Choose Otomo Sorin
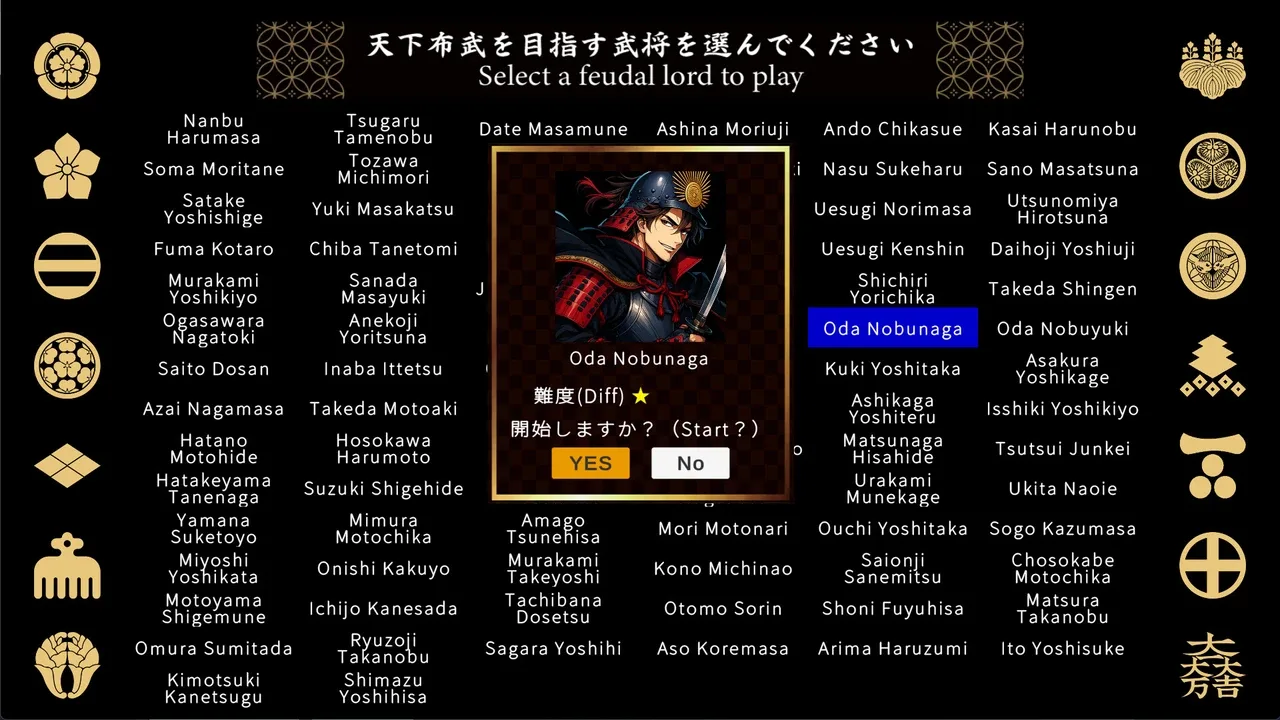 tap(723, 609)
